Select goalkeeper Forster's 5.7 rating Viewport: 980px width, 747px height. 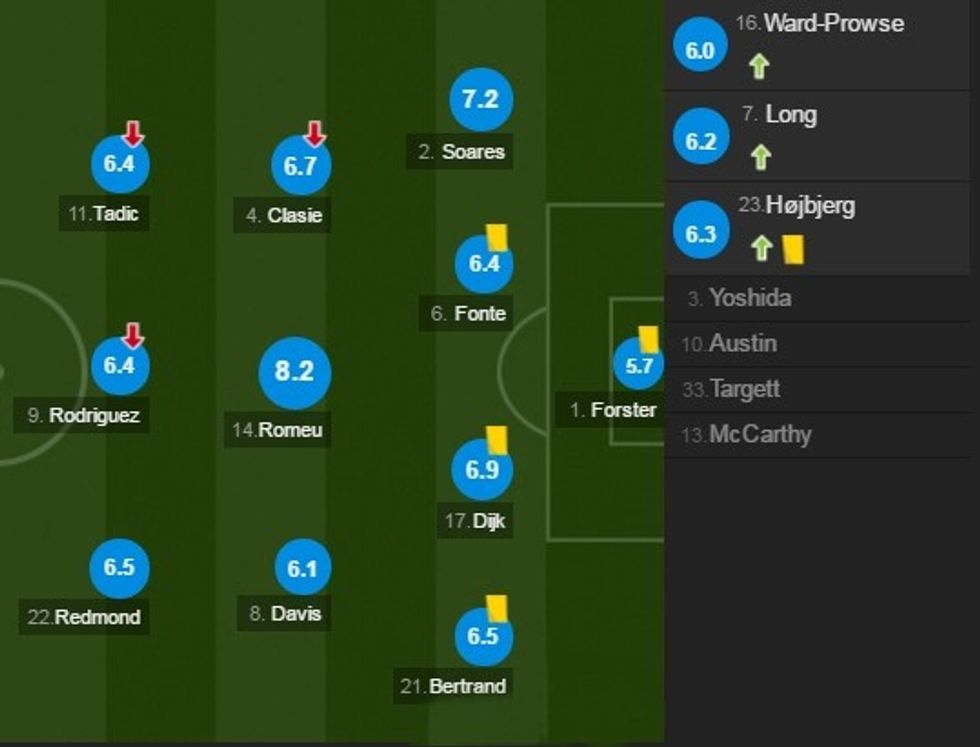tap(638, 366)
